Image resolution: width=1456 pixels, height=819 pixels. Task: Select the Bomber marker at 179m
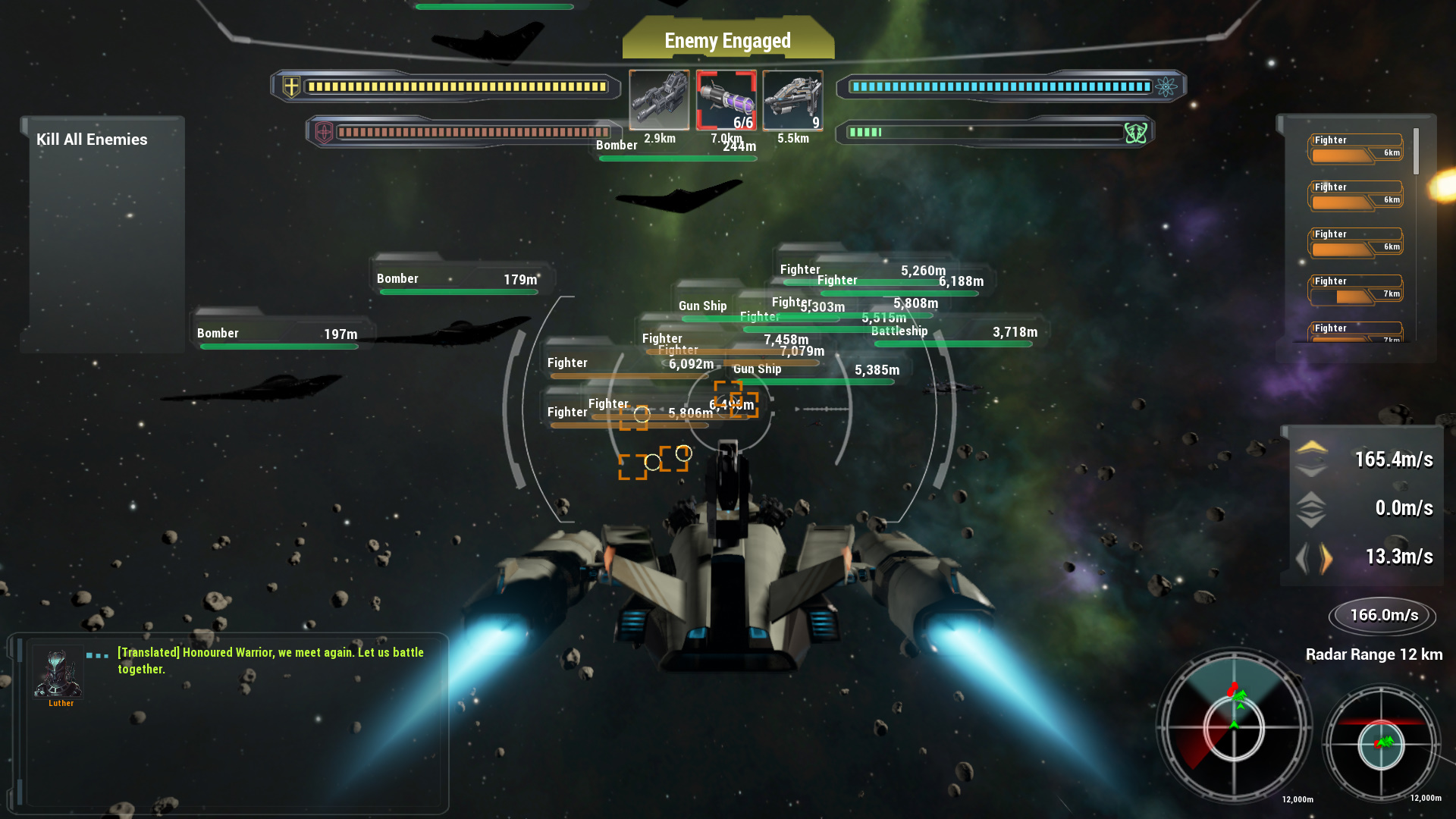point(457,280)
